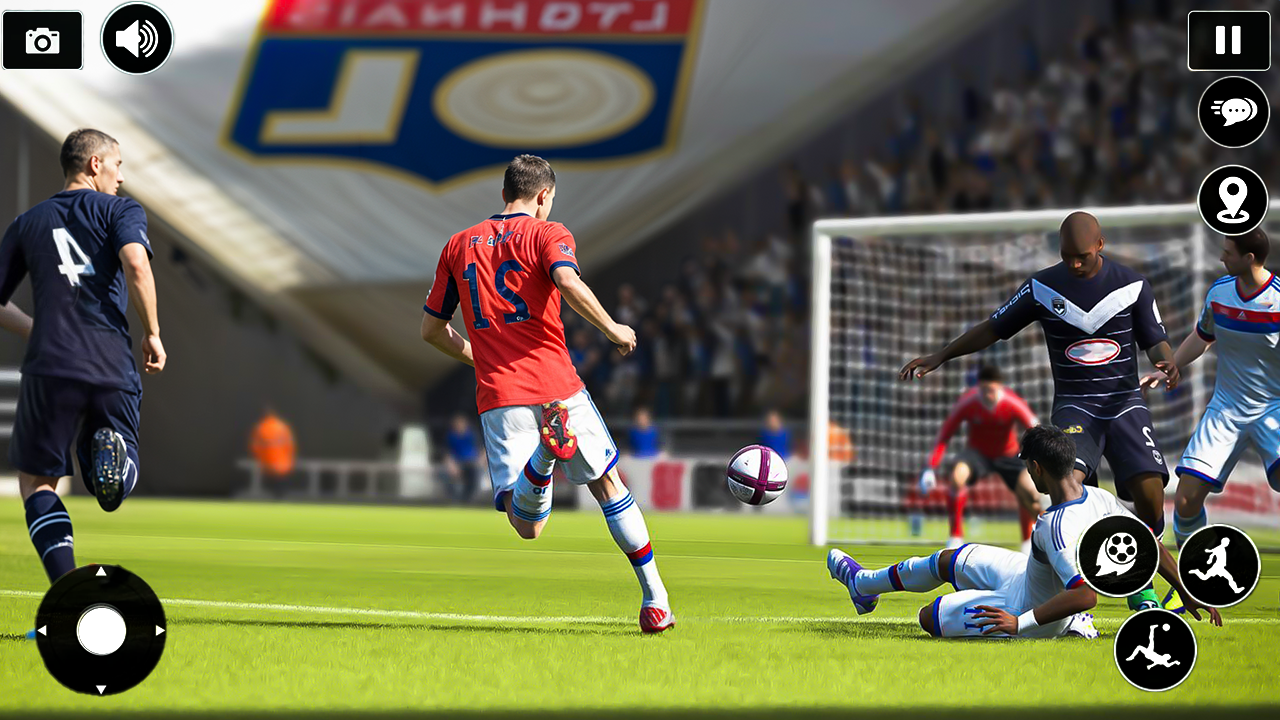Open the chat bubble panel
This screenshot has height=720, width=1280.
click(x=1232, y=112)
